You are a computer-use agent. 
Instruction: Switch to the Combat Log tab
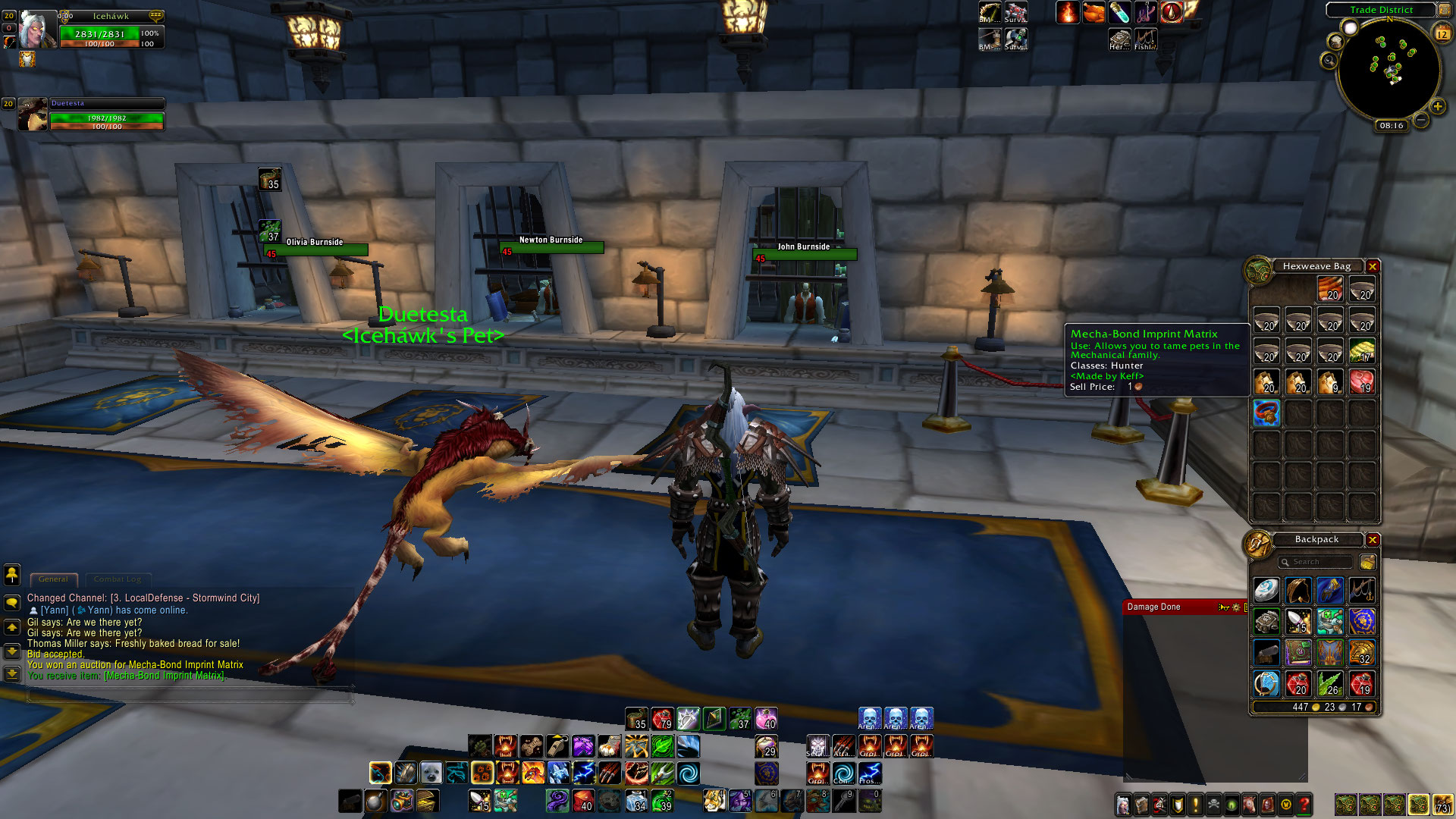(x=118, y=579)
